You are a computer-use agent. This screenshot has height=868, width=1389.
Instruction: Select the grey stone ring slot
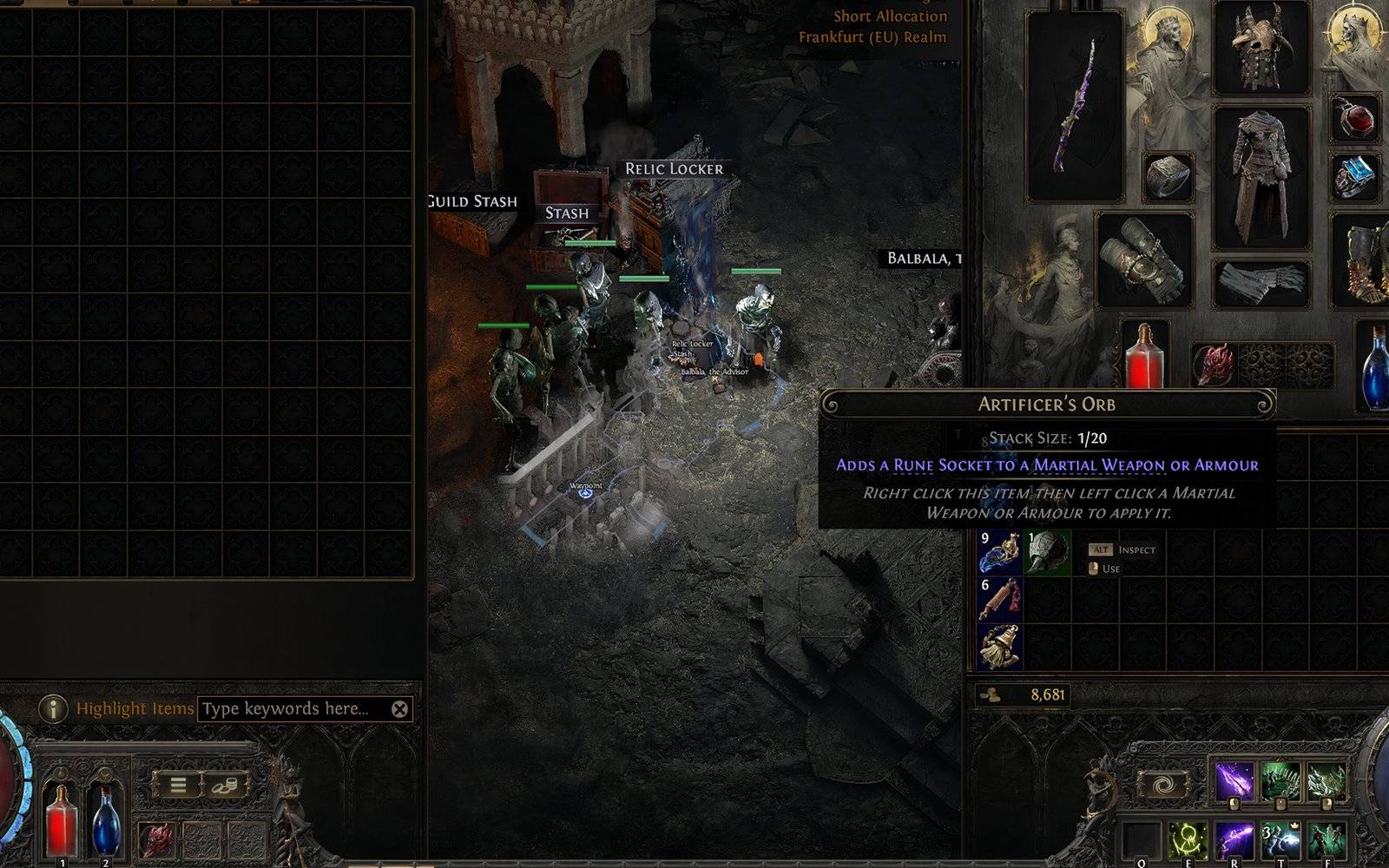point(1168,176)
